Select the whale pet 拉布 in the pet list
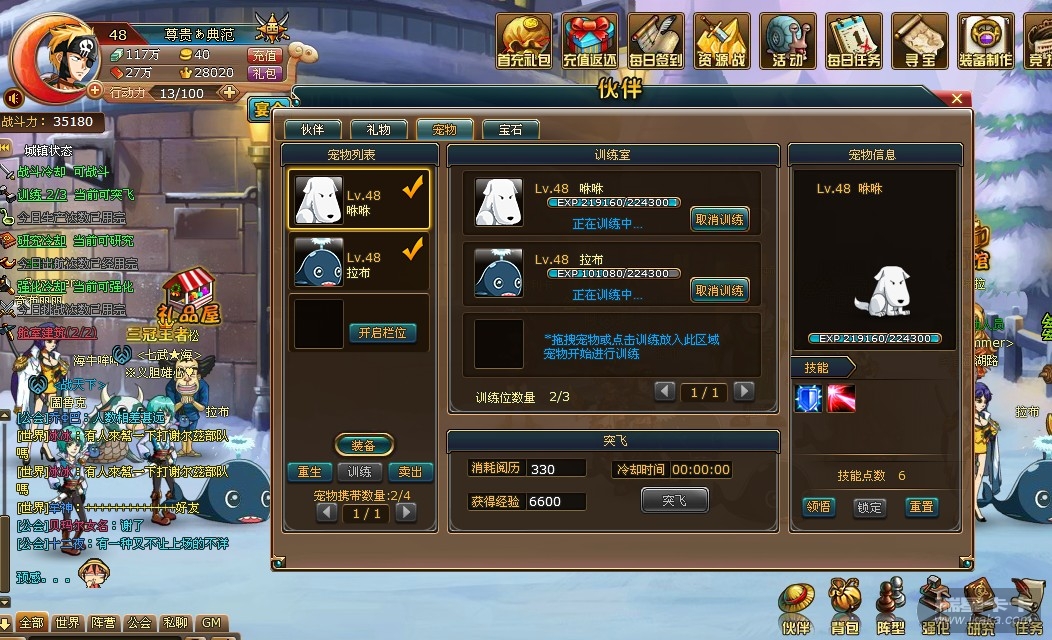The height and width of the screenshot is (640, 1052). tap(360, 264)
